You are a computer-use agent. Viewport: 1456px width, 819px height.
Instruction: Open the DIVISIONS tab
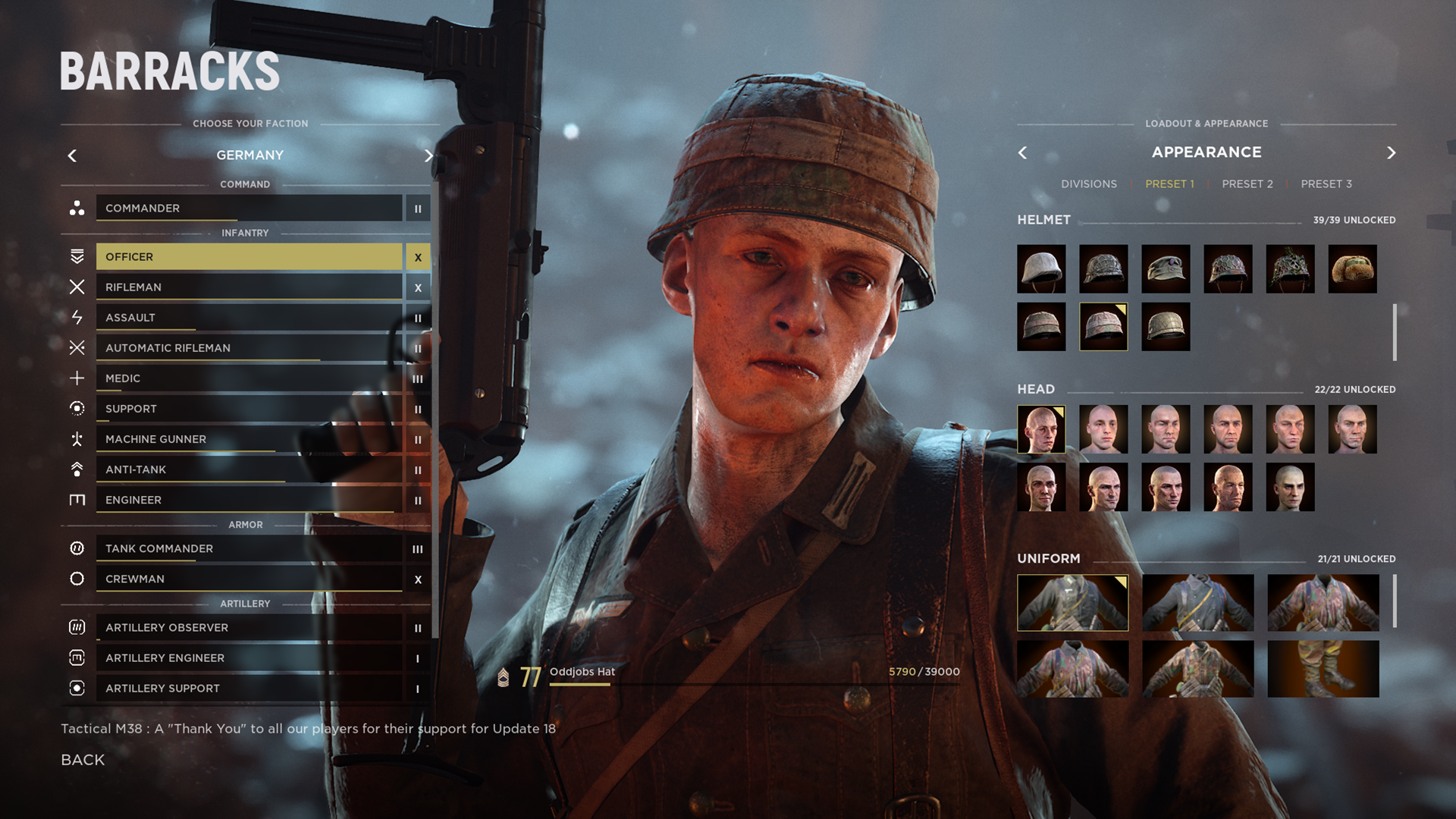pyautogui.click(x=1090, y=184)
